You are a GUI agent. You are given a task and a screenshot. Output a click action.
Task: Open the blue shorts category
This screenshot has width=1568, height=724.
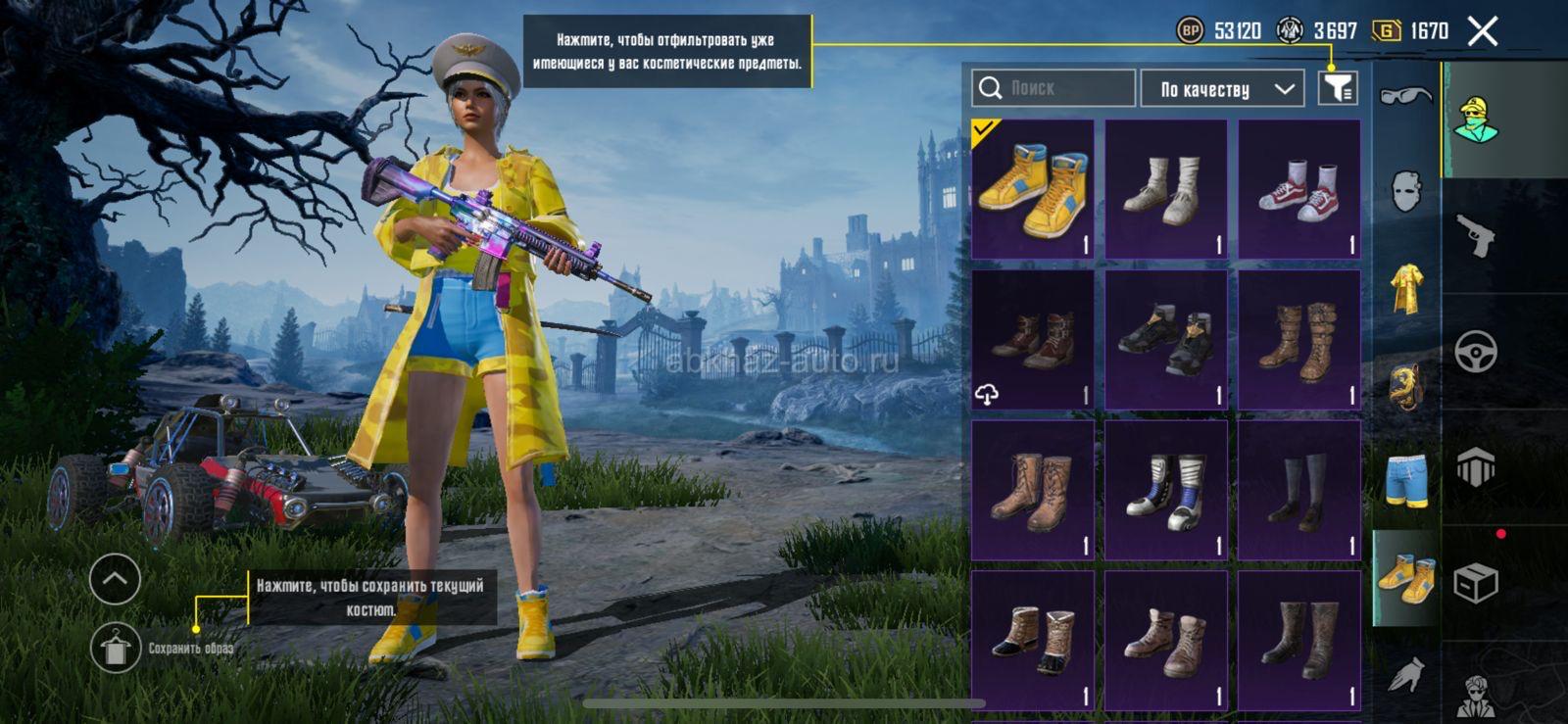coord(1405,480)
